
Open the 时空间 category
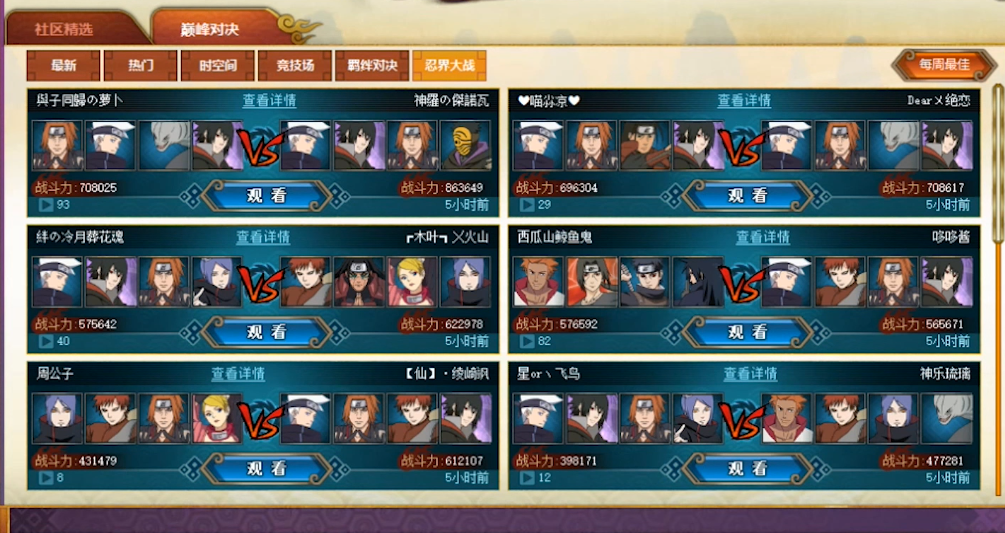click(x=218, y=65)
